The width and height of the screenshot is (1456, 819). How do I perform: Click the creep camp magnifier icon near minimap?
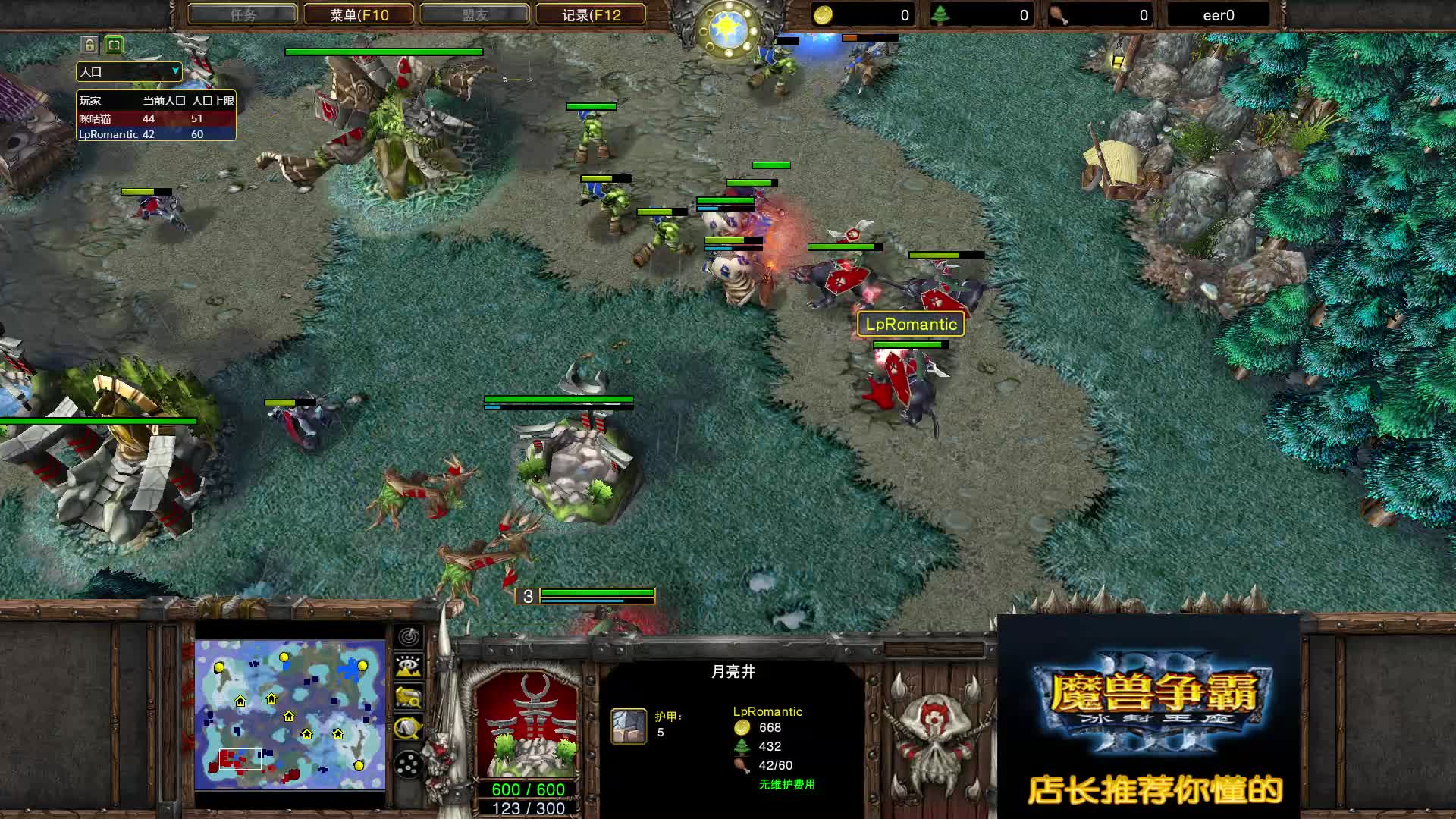pos(408,726)
